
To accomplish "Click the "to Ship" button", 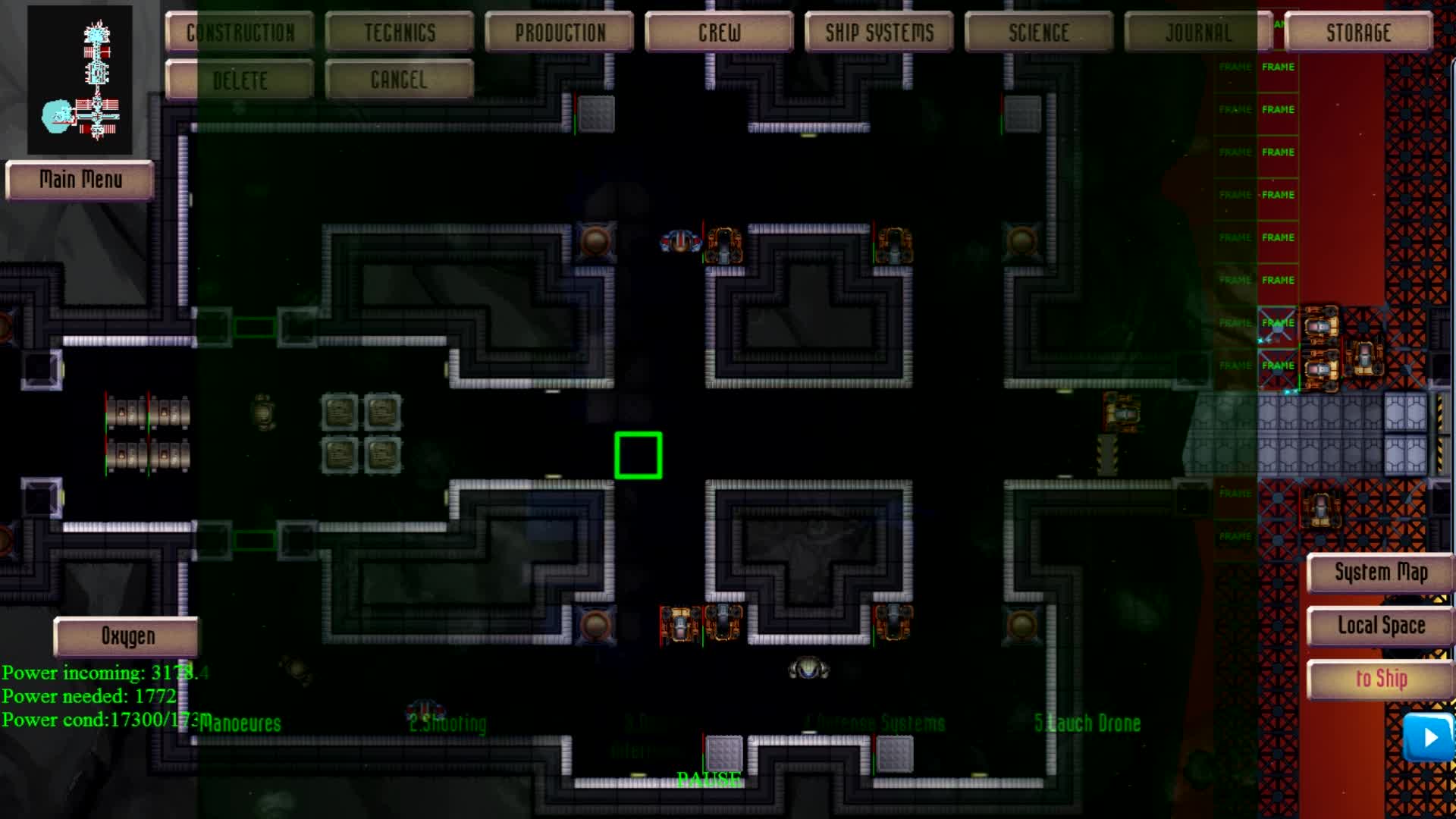I will click(x=1379, y=679).
